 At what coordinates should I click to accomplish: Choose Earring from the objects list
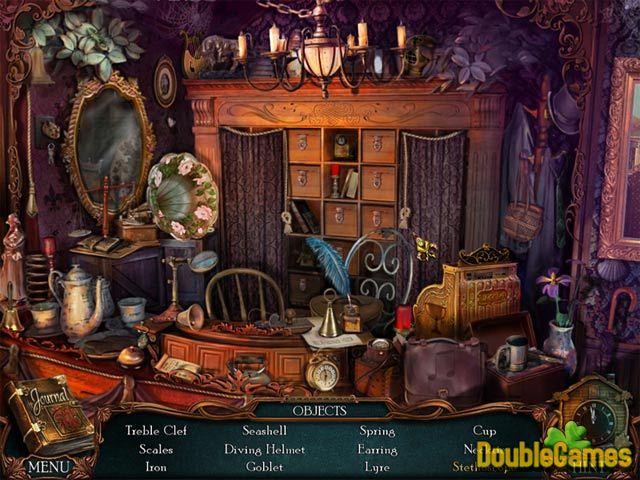click(x=376, y=449)
